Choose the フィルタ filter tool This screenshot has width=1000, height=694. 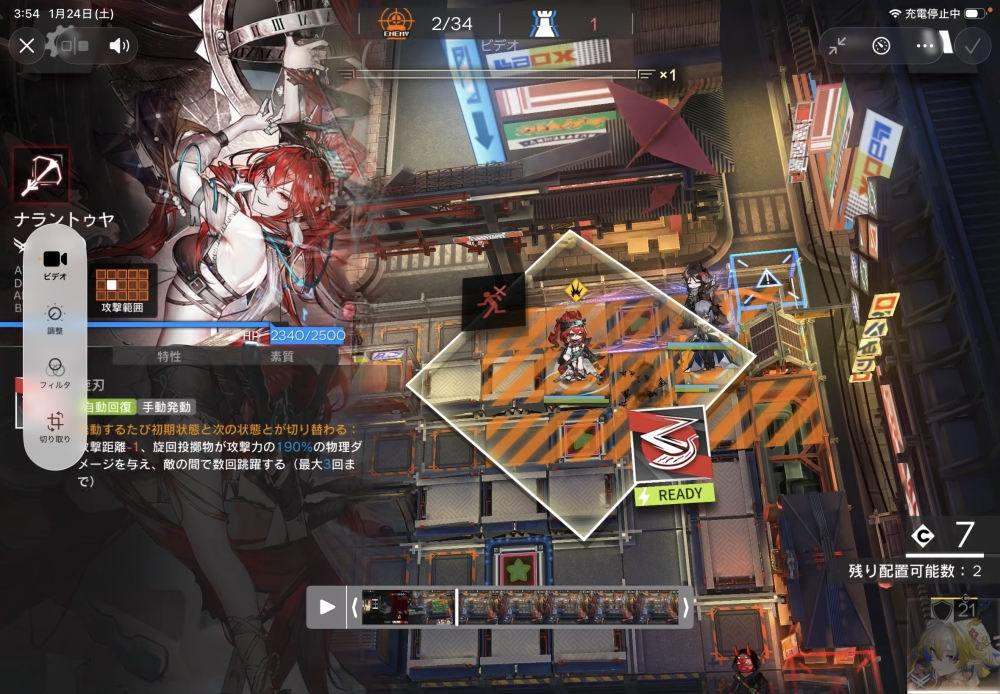55,372
